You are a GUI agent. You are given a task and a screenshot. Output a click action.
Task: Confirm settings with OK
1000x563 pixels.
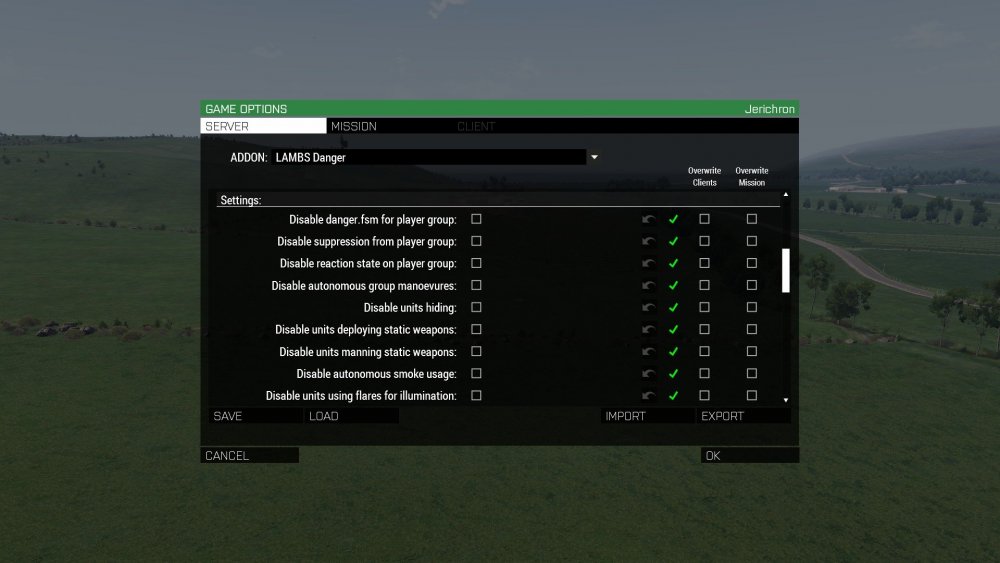[x=749, y=455]
